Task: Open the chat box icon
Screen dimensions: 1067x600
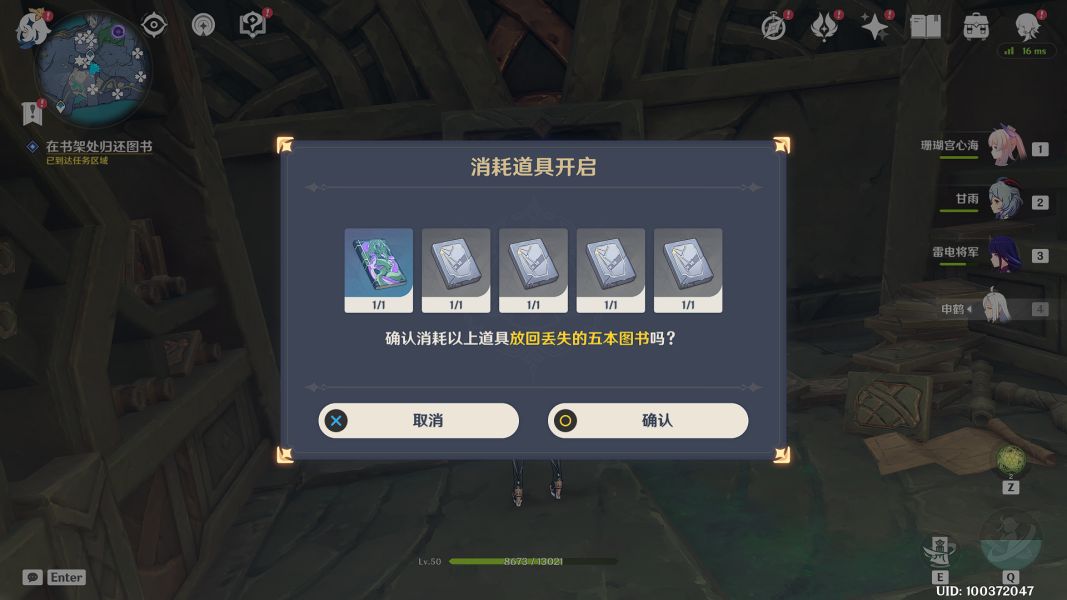Action: 33,577
